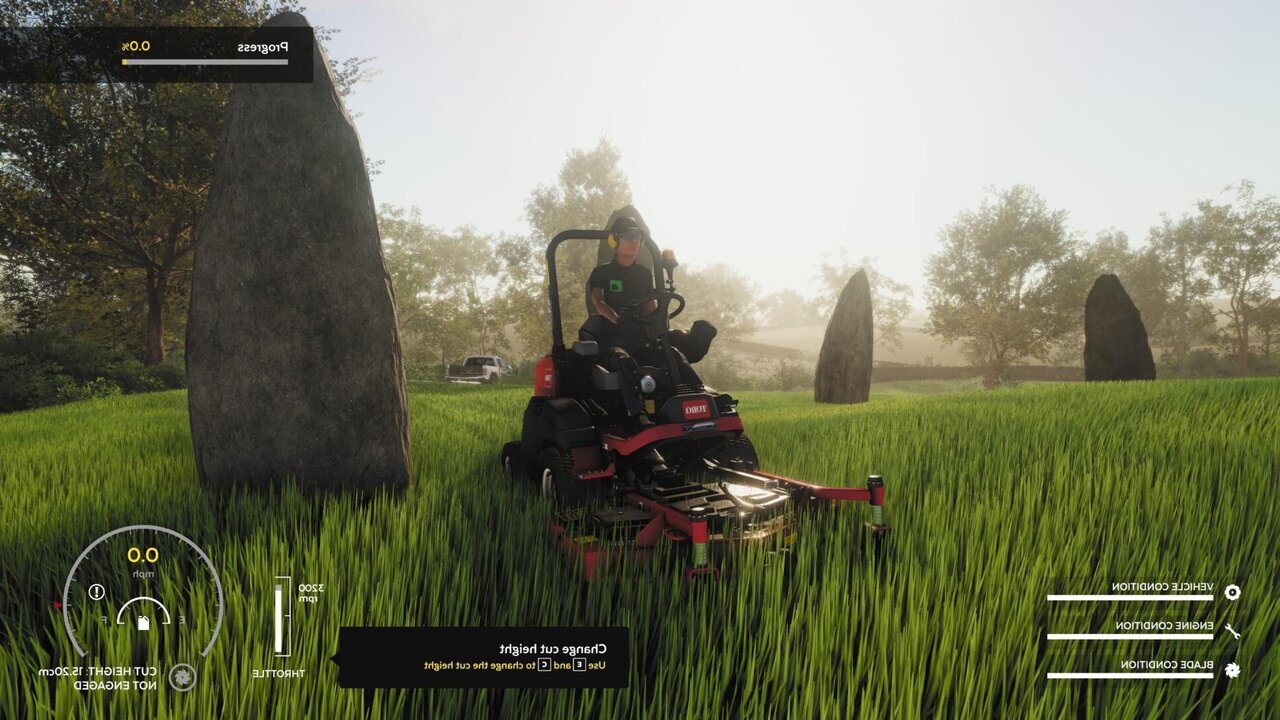Select the Vehicle Condition gear icon
Viewport: 1280px width, 720px height.
point(1232,591)
